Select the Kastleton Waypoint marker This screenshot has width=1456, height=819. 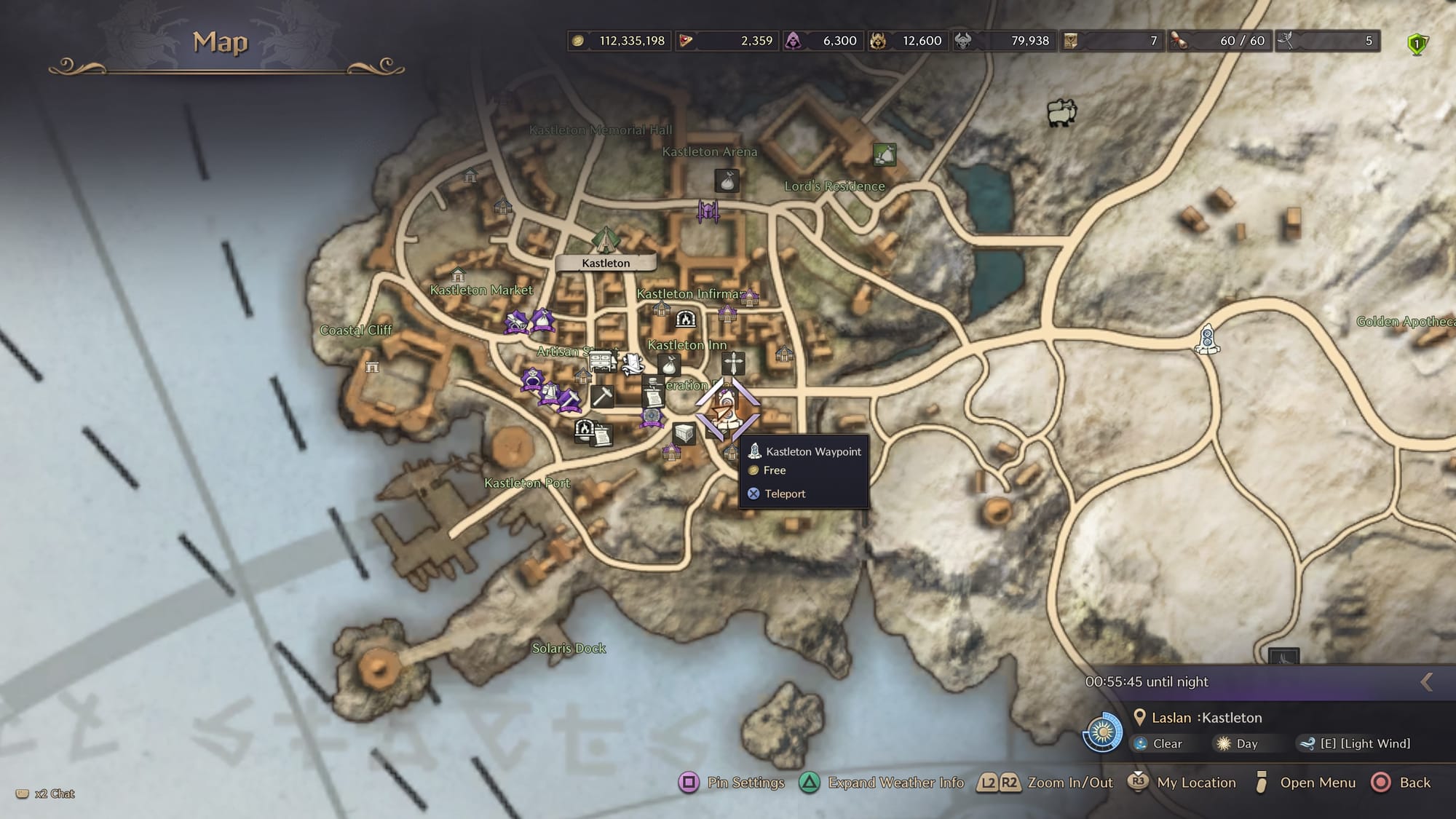(x=725, y=408)
